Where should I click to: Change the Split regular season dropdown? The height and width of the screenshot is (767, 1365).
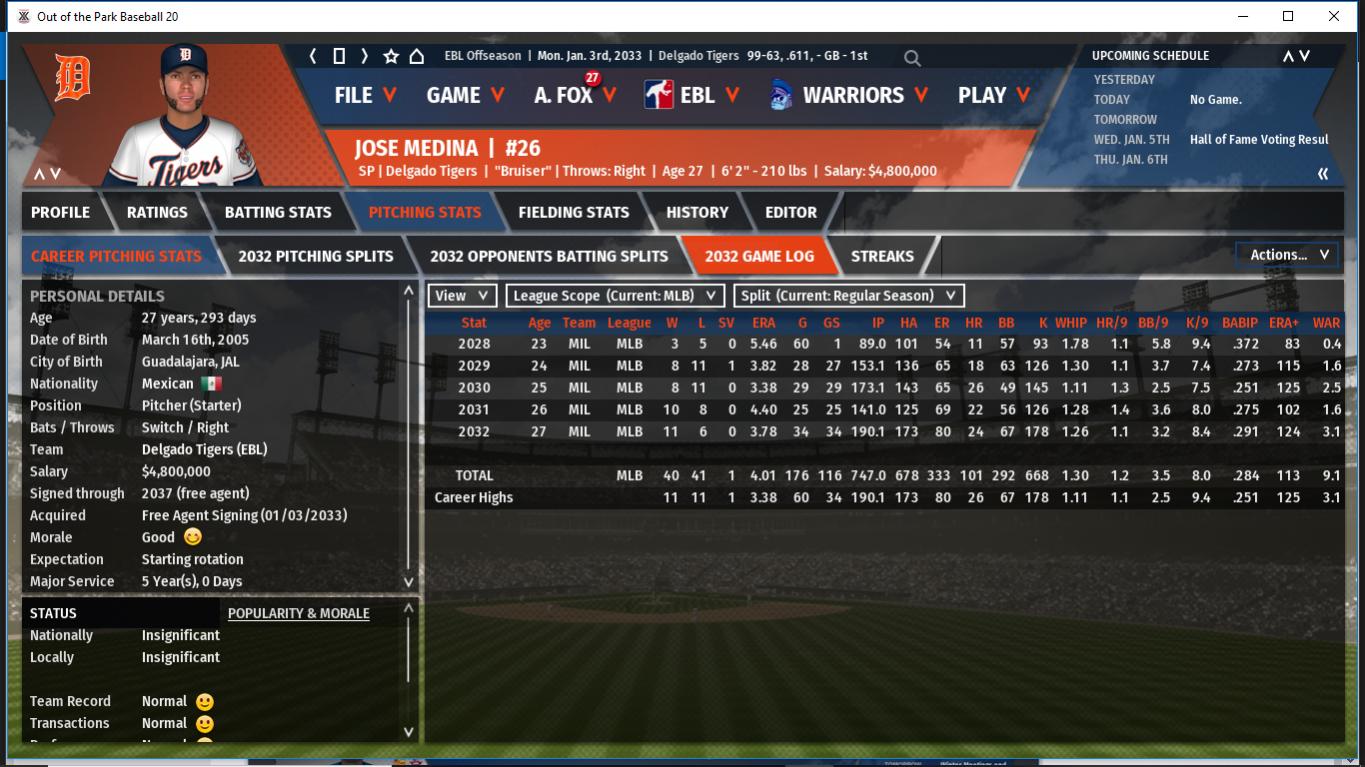click(x=849, y=296)
